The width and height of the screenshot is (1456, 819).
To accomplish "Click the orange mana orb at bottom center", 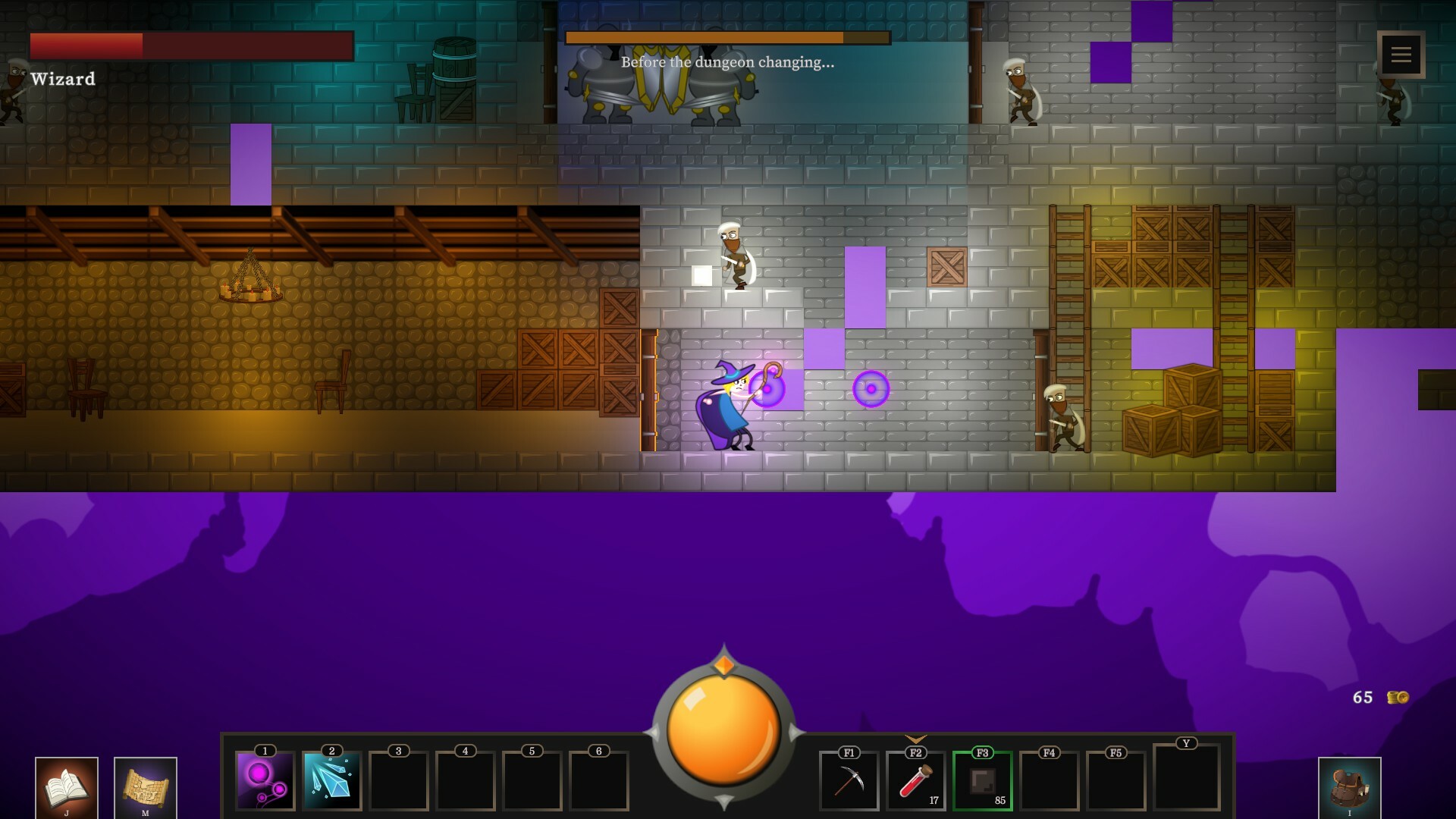I will click(723, 728).
